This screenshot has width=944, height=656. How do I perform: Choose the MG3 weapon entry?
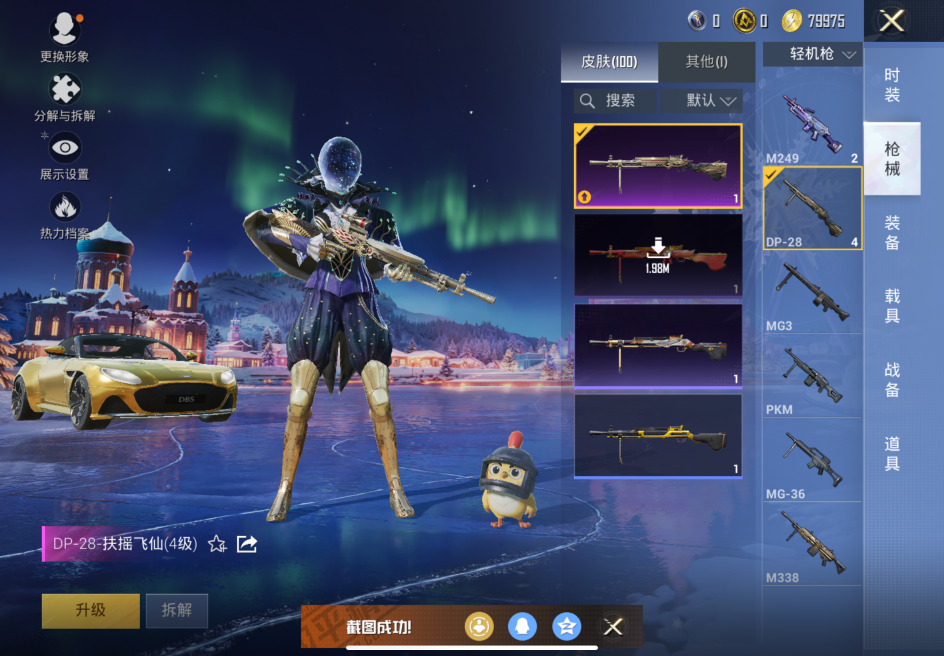[x=812, y=293]
